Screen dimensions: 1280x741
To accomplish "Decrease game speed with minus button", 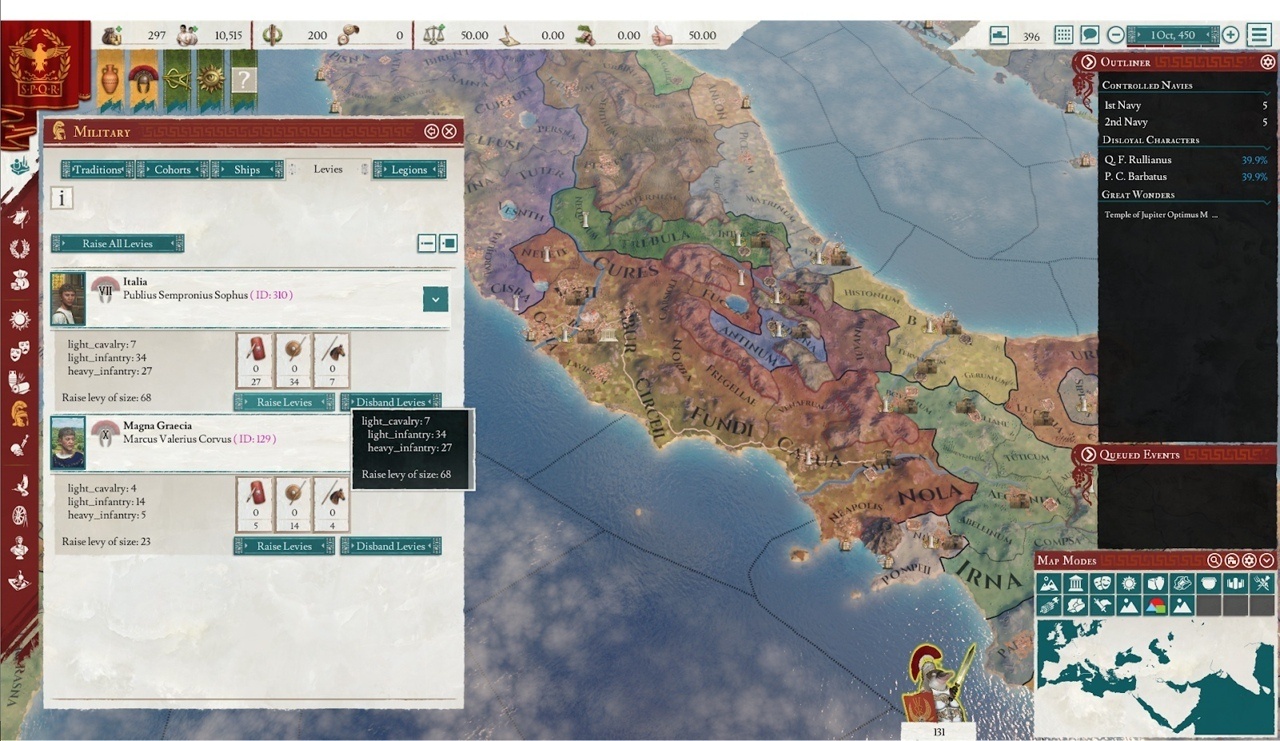I will click(x=1116, y=35).
